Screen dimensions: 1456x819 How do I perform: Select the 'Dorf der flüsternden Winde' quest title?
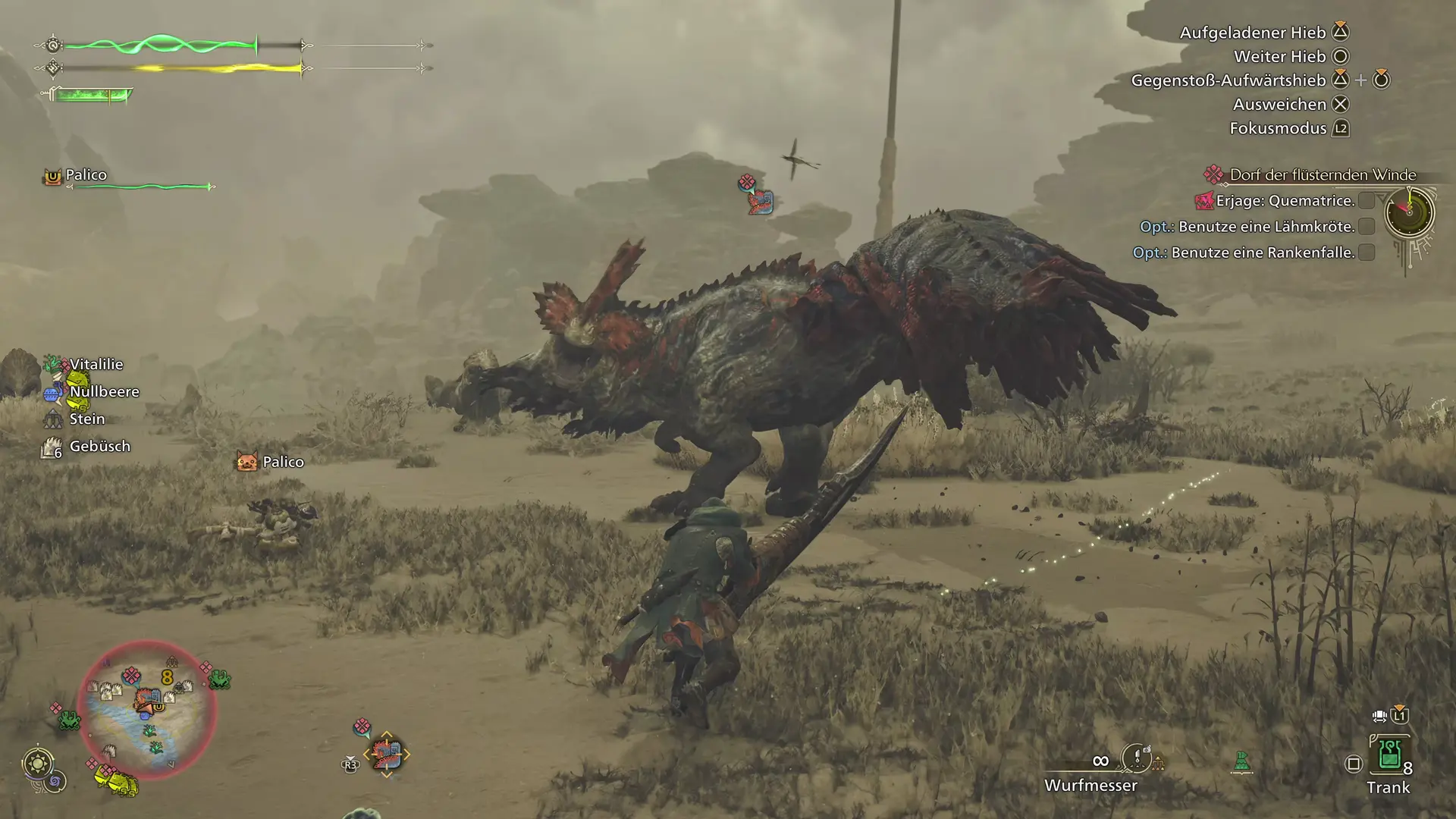click(x=1322, y=175)
